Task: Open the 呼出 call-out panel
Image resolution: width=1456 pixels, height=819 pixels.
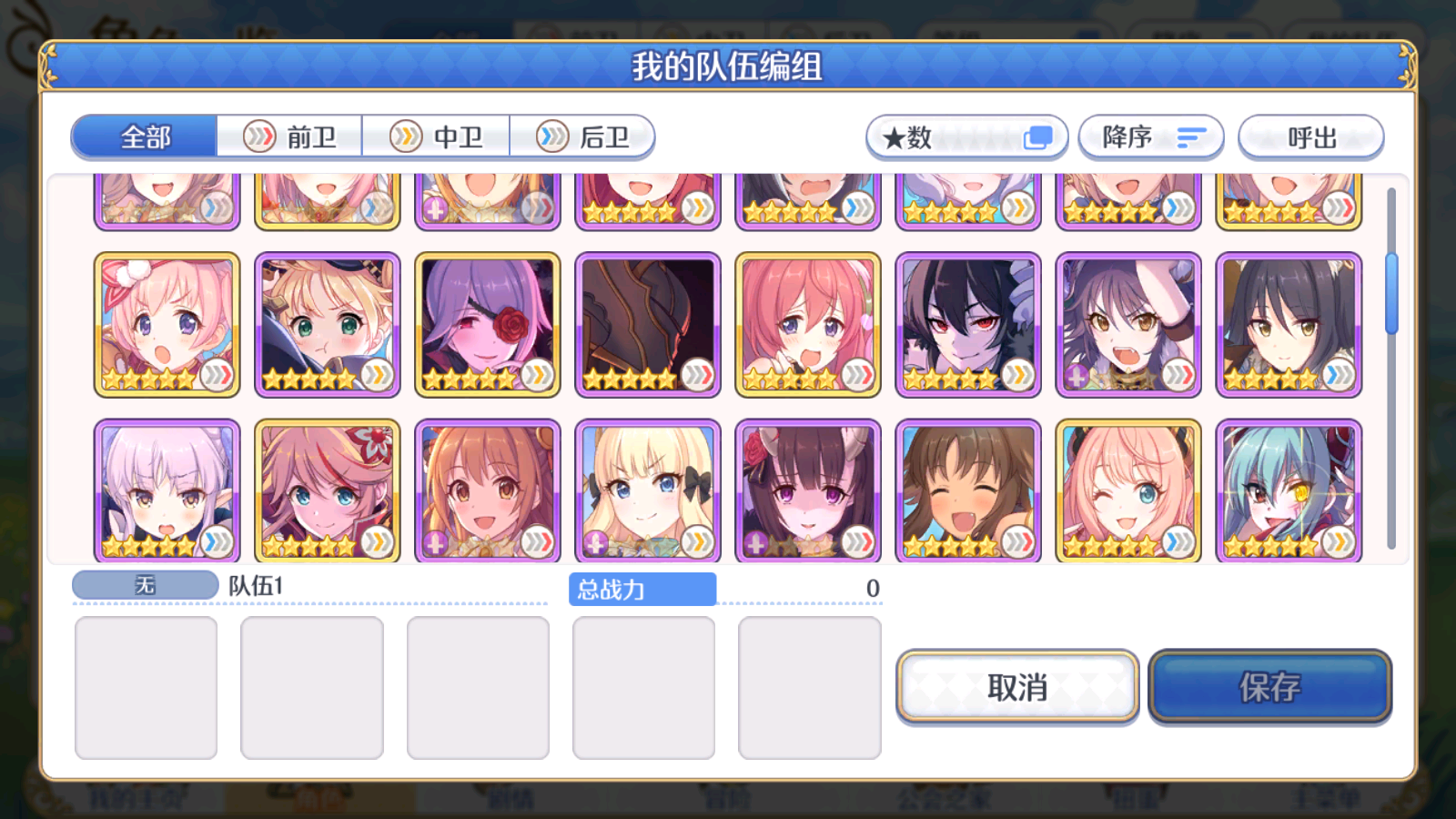Action: pos(1310,137)
